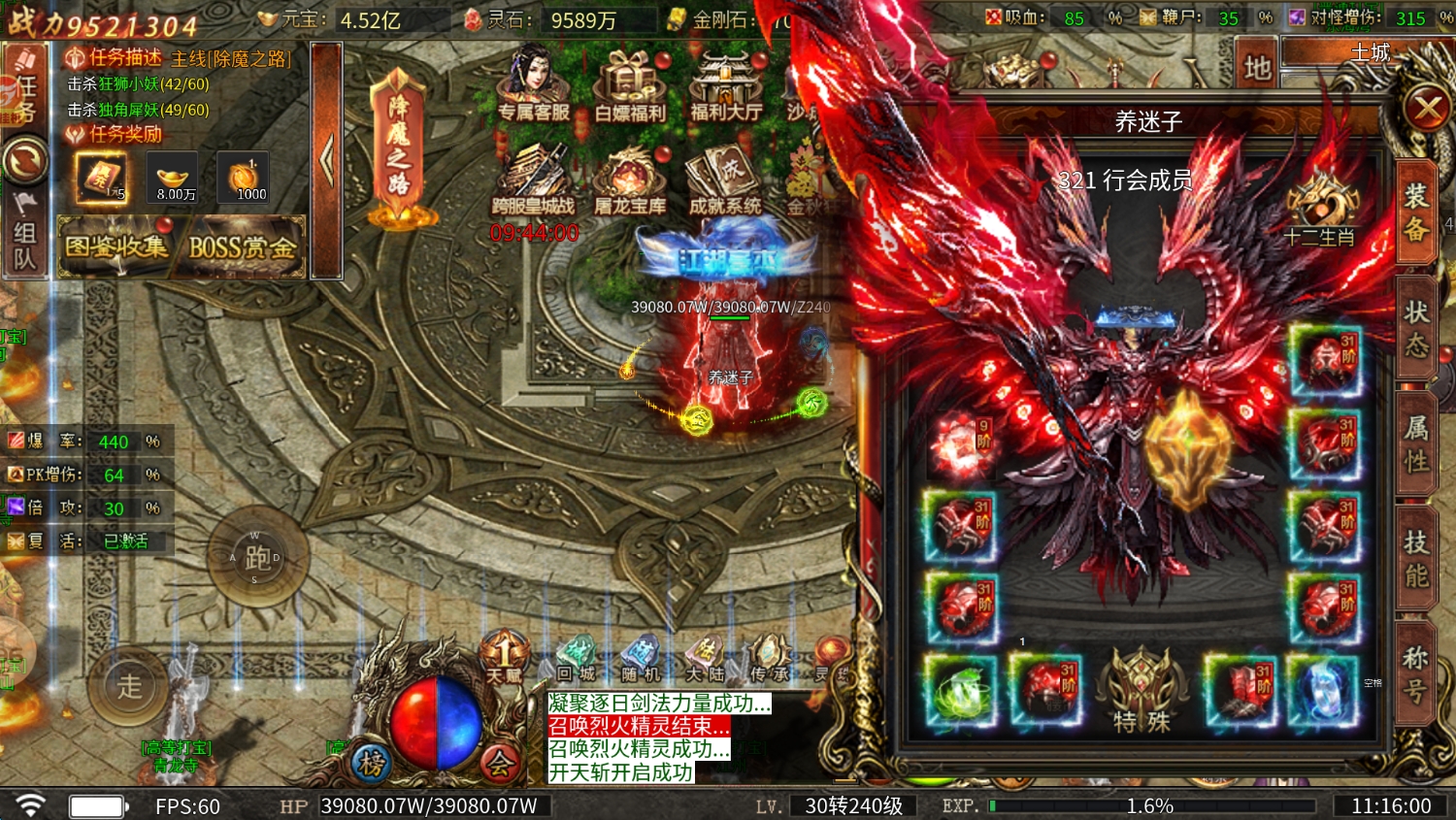Screen dimensions: 1456x820
Task: Open the 成就系统 achievement system
Action: point(725,181)
